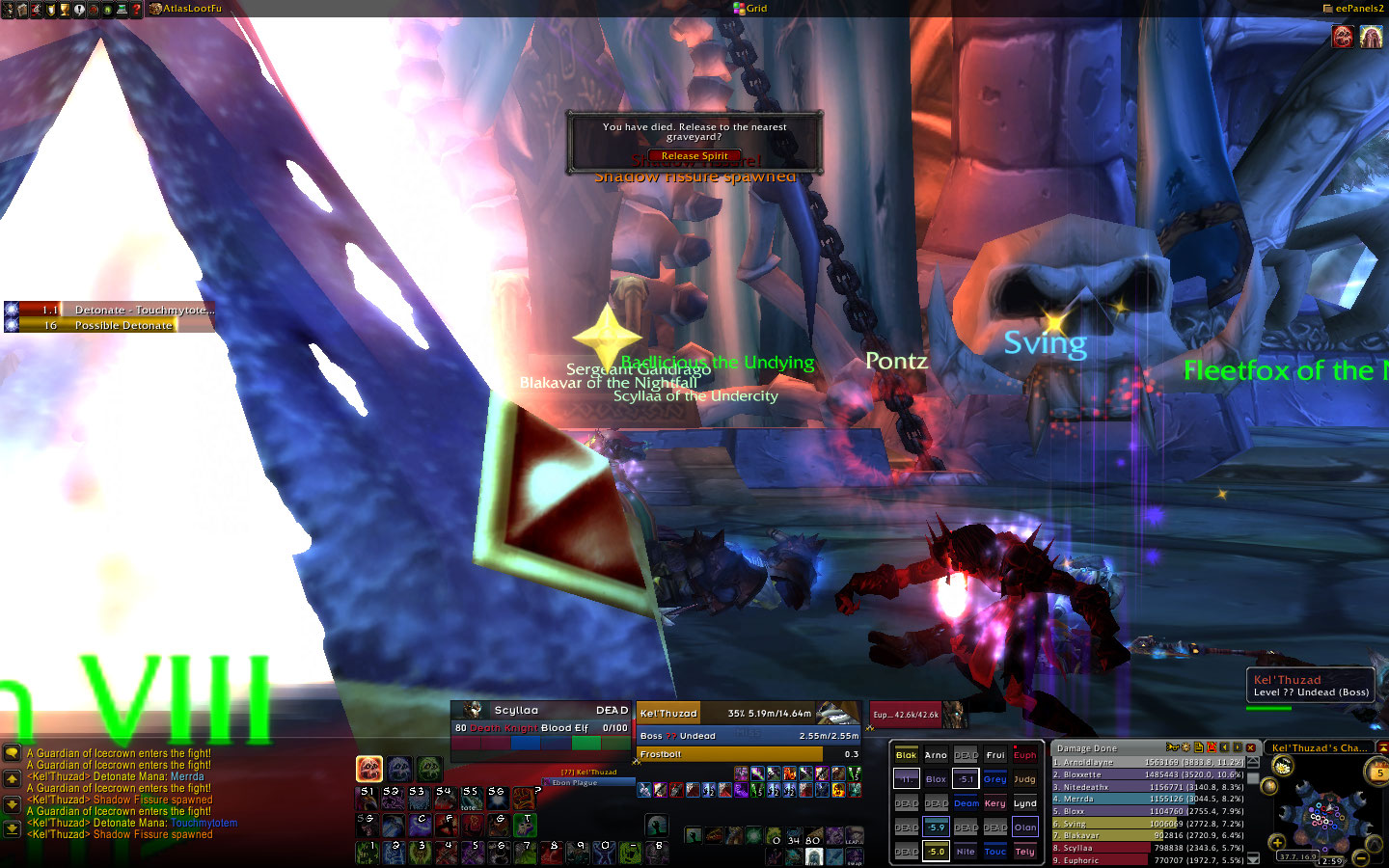1389x868 pixels.
Task: Click the Unholy Presence skull icon
Action: (429, 769)
